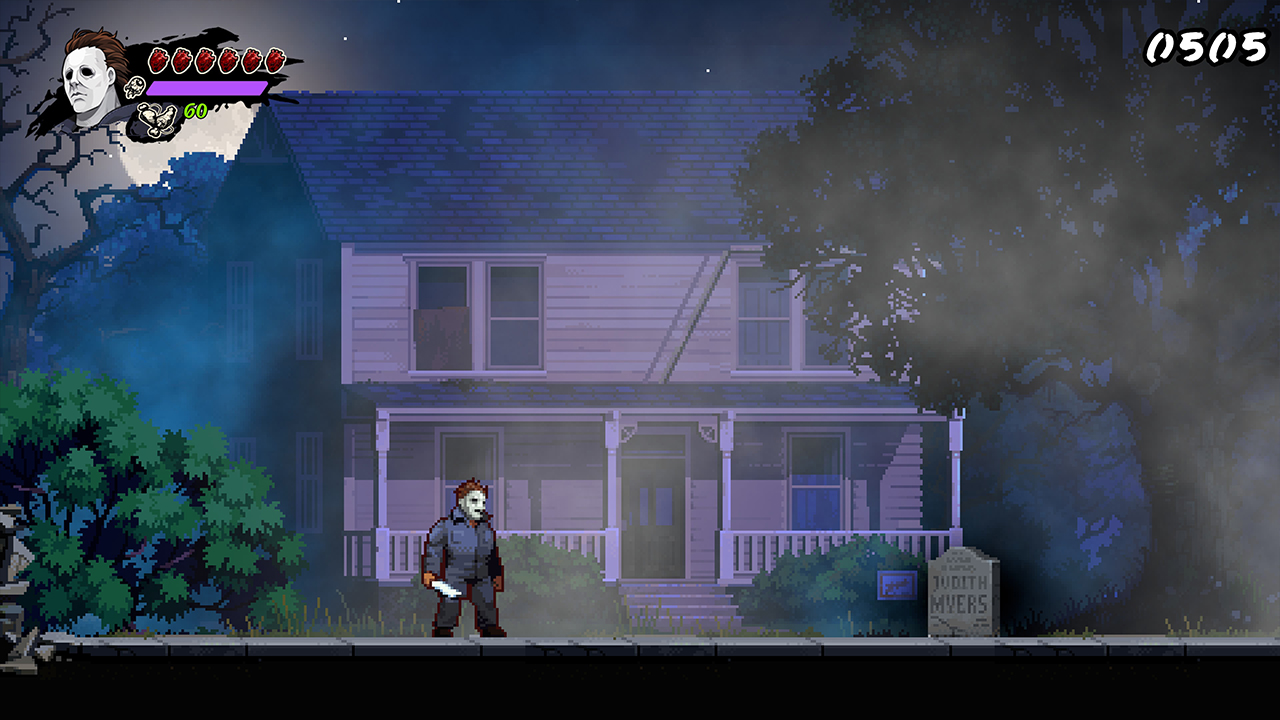Click the green 60 counter value
Viewport: 1280px width, 720px height.
tap(196, 110)
